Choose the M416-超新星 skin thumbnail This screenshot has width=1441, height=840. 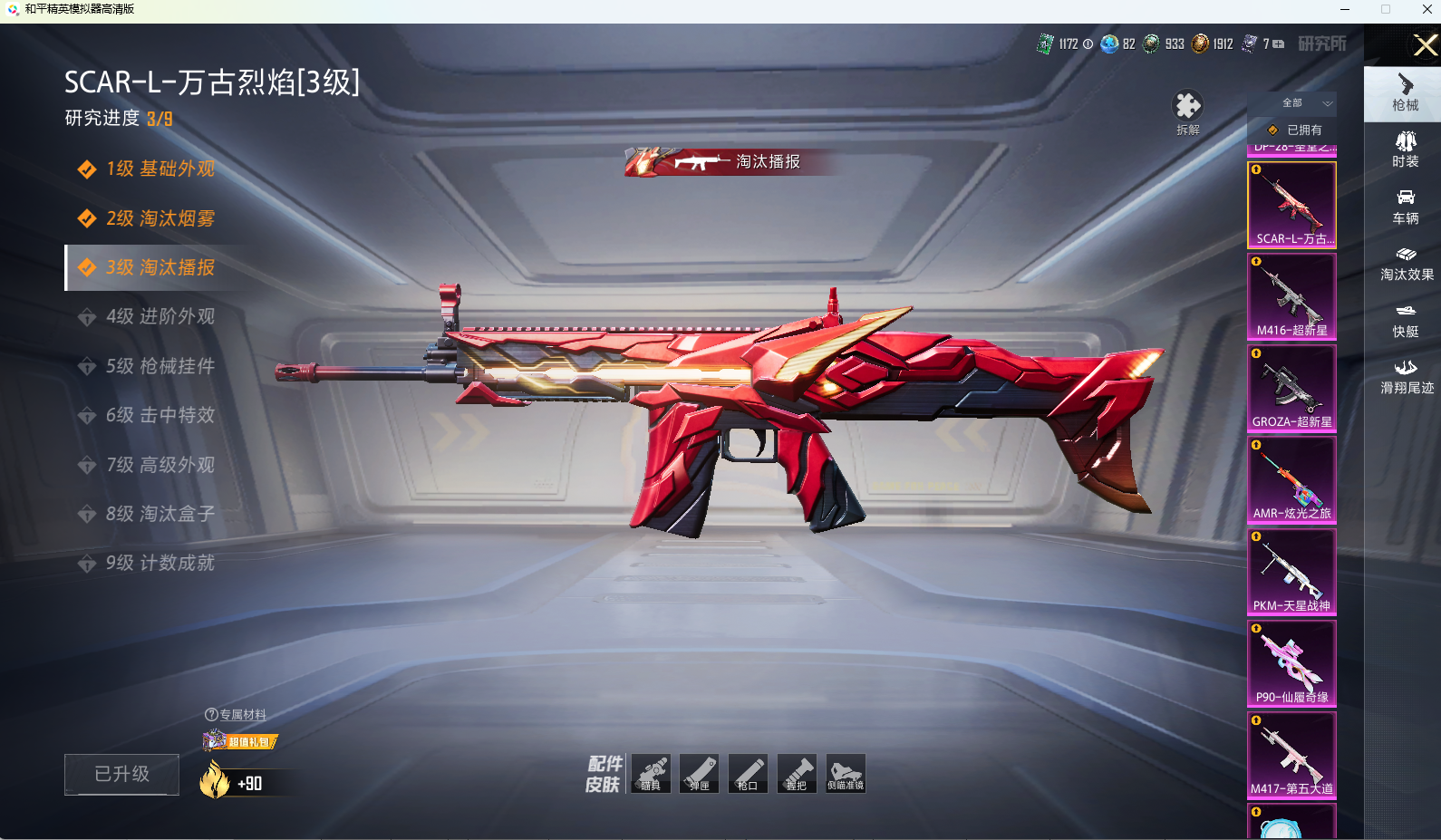[1291, 296]
